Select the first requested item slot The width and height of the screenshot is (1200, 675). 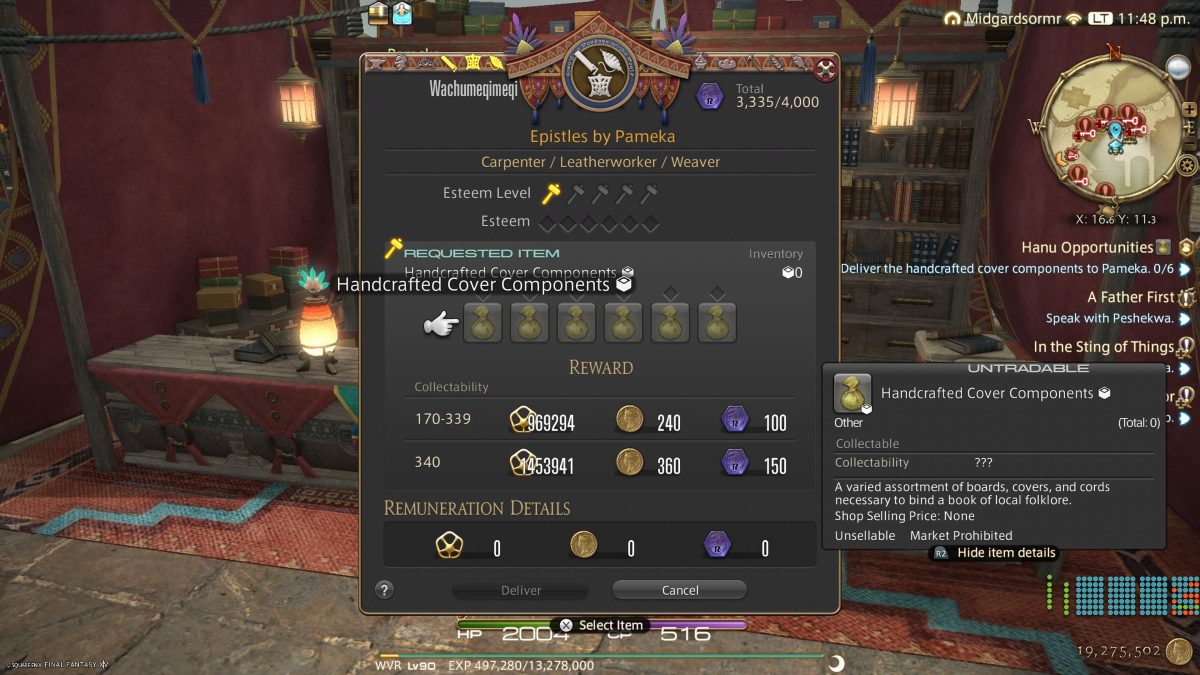pyautogui.click(x=482, y=324)
